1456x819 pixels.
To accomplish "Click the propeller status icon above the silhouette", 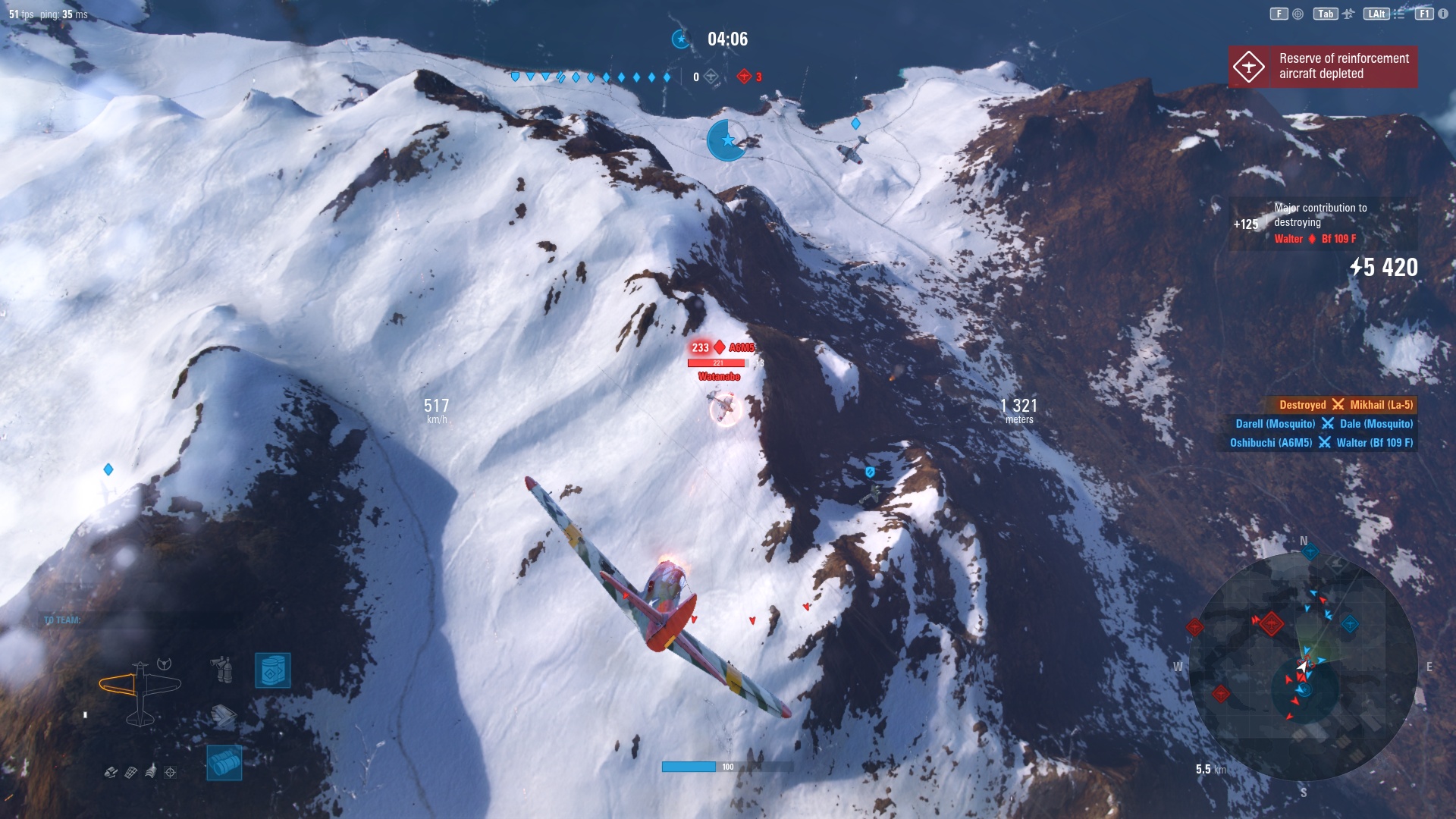I will (x=164, y=664).
